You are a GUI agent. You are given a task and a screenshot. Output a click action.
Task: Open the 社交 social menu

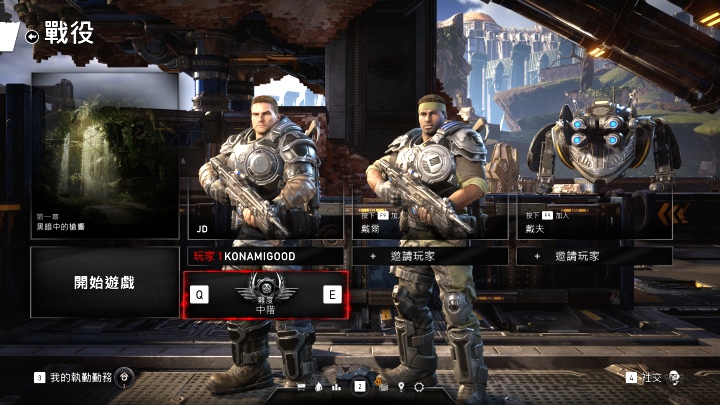click(655, 377)
